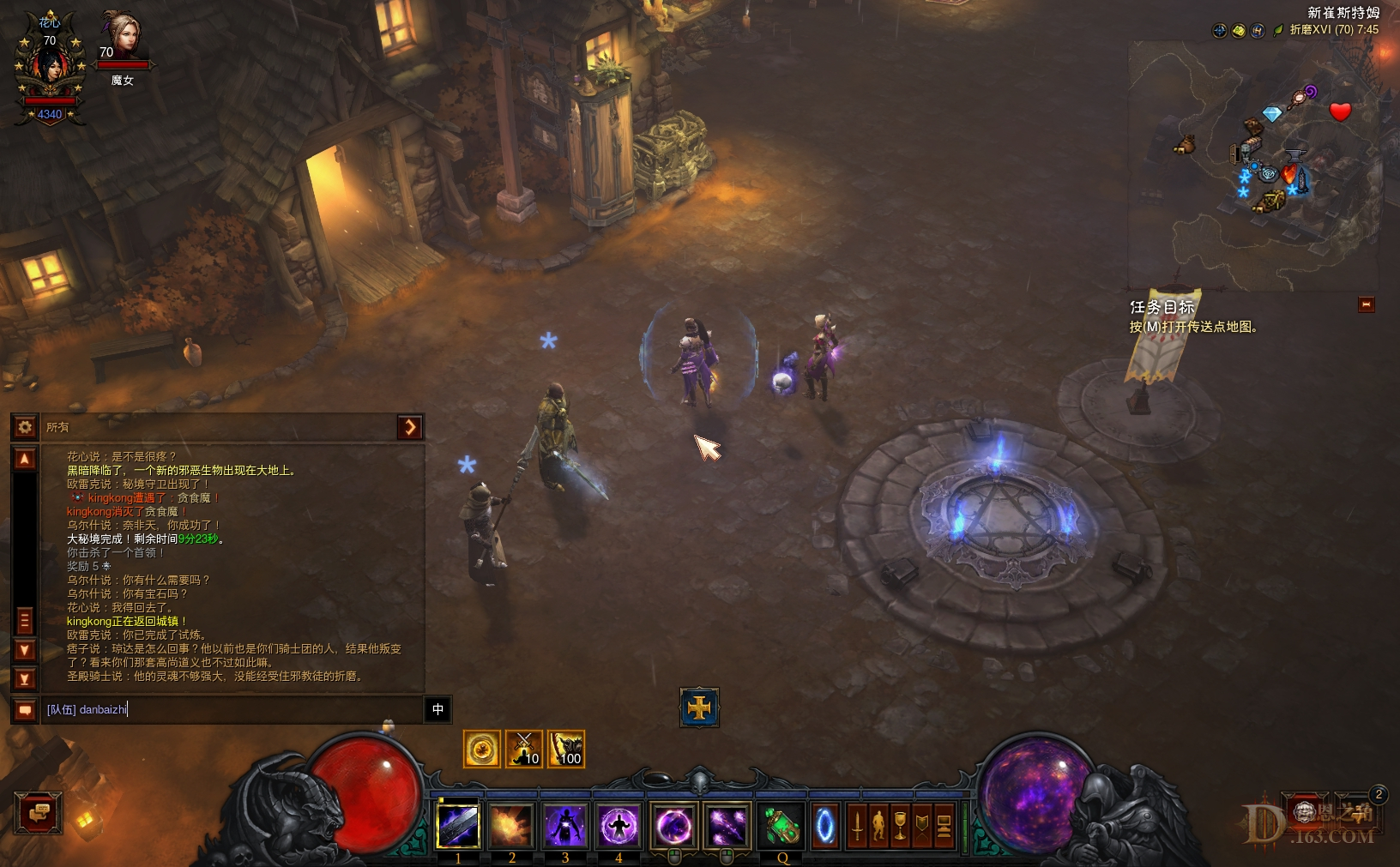Viewport: 1400px width, 867px height.
Task: Open character screen via the figure silhouette icon
Action: click(x=879, y=825)
